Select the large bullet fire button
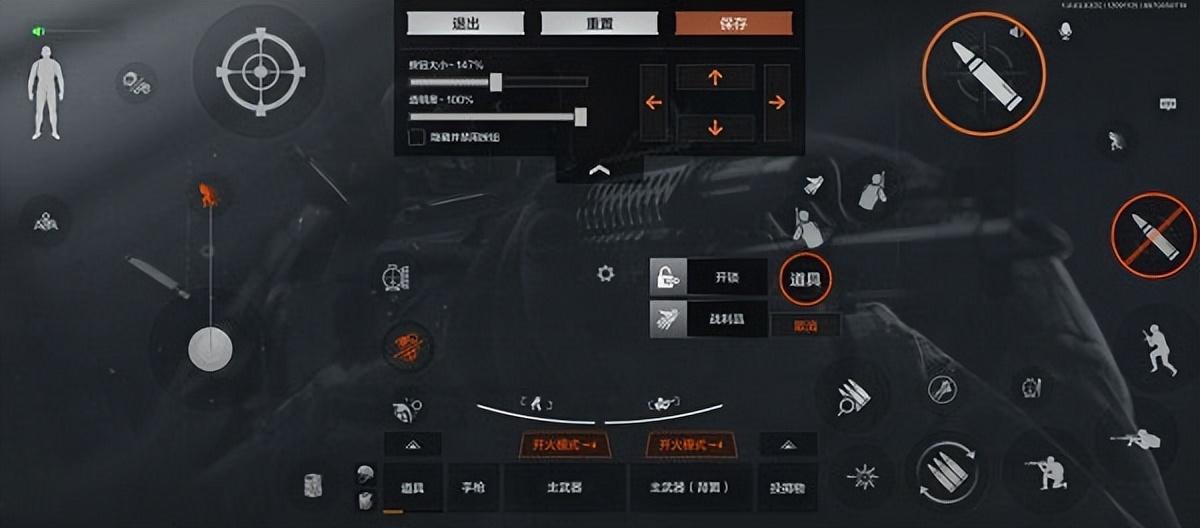Image resolution: width=1200 pixels, height=528 pixels. 983,73
